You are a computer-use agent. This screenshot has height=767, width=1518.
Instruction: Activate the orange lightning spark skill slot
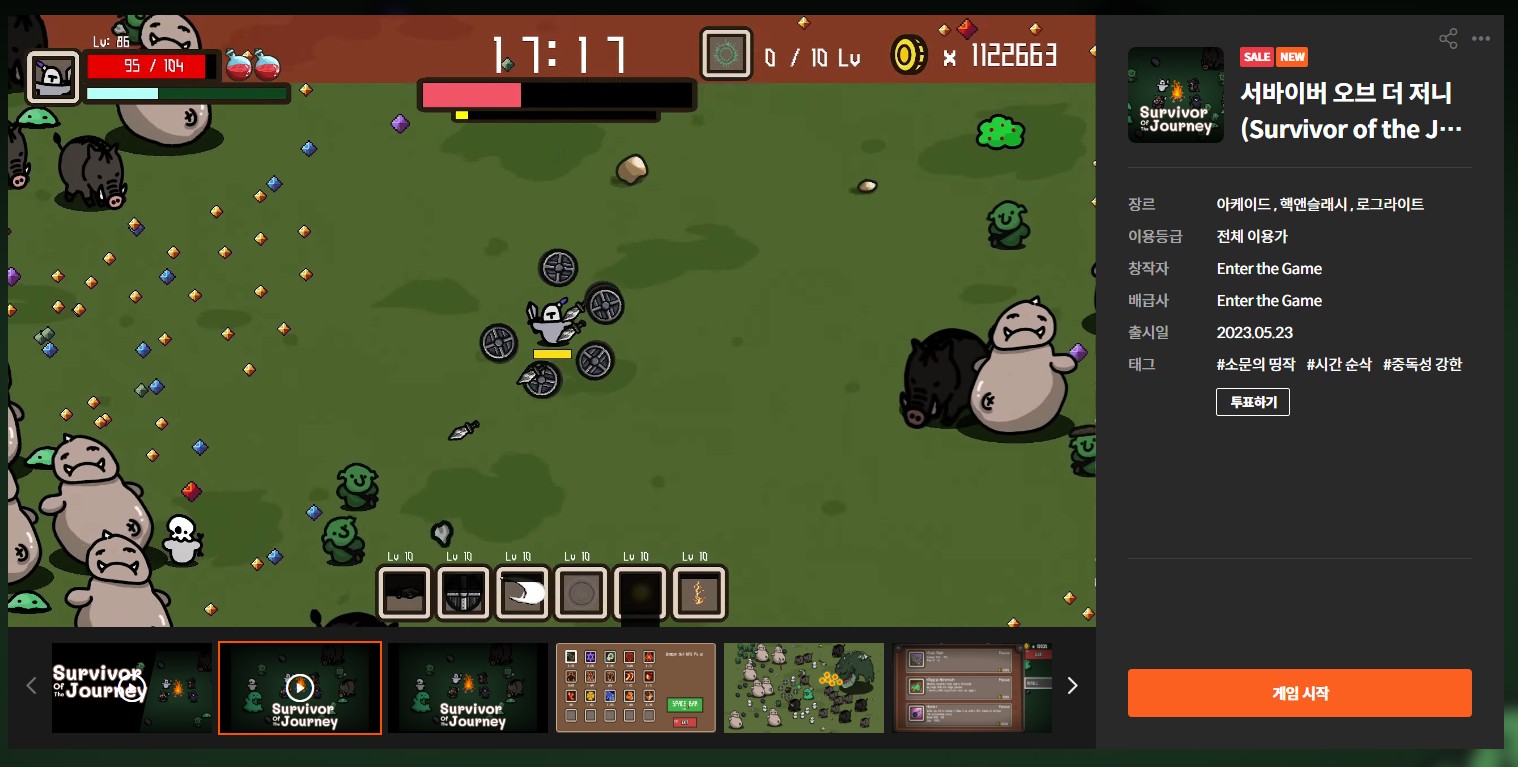click(699, 594)
